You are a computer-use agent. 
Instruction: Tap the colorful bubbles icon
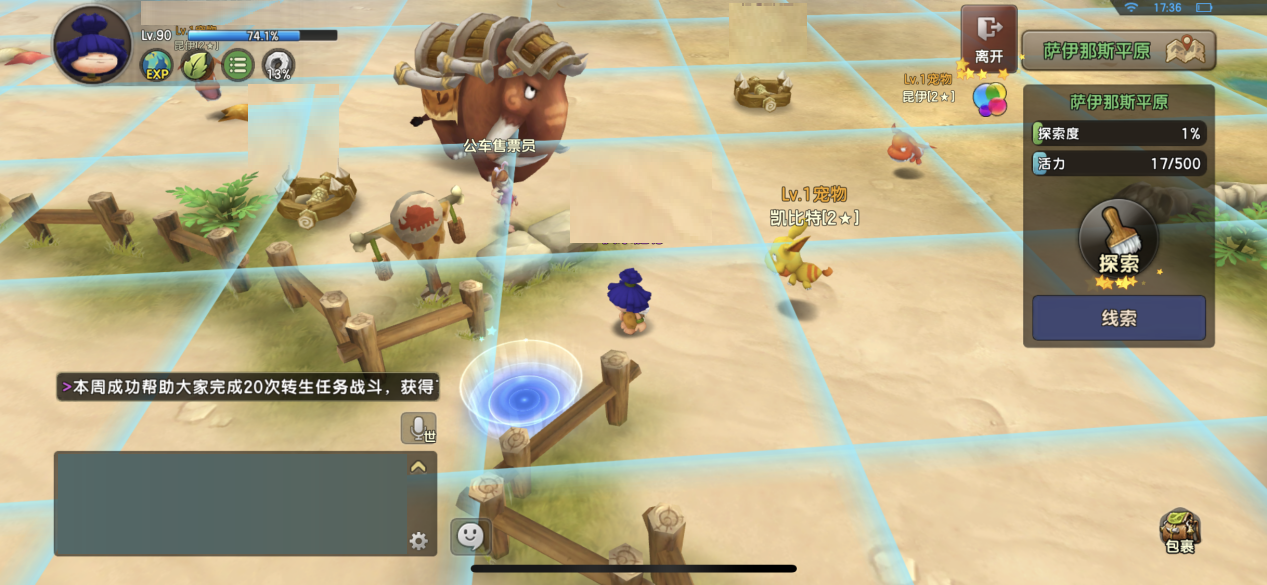point(990,99)
